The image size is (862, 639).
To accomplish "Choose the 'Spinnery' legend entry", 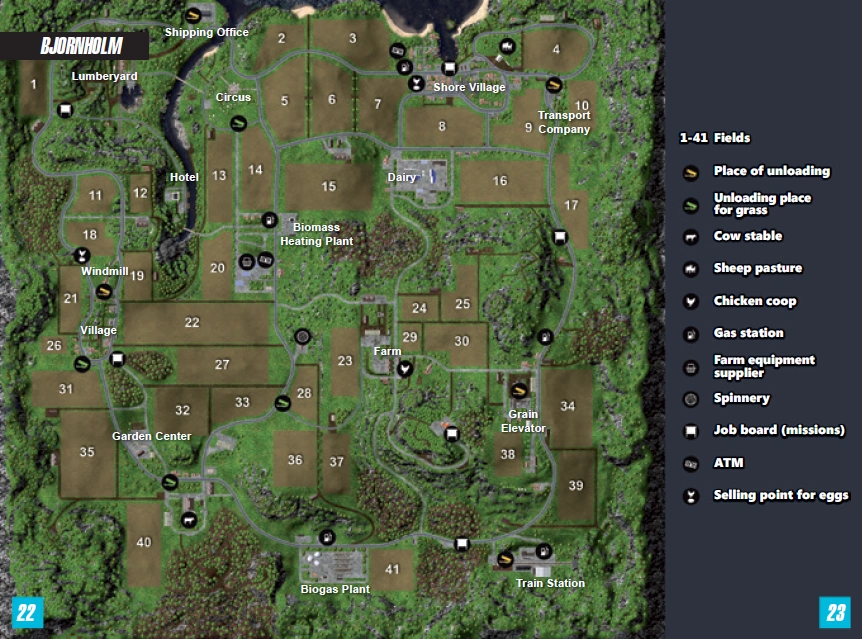I will coord(741,398).
